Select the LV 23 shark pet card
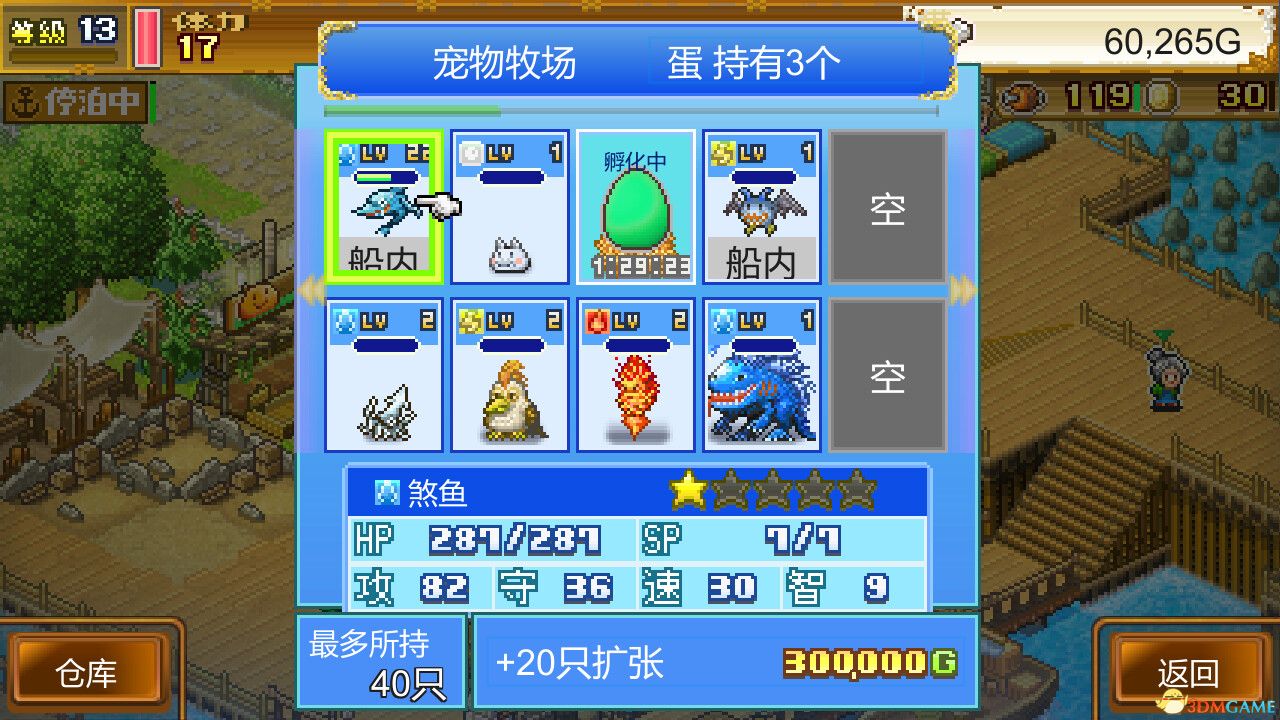This screenshot has width=1280, height=720. pos(383,205)
